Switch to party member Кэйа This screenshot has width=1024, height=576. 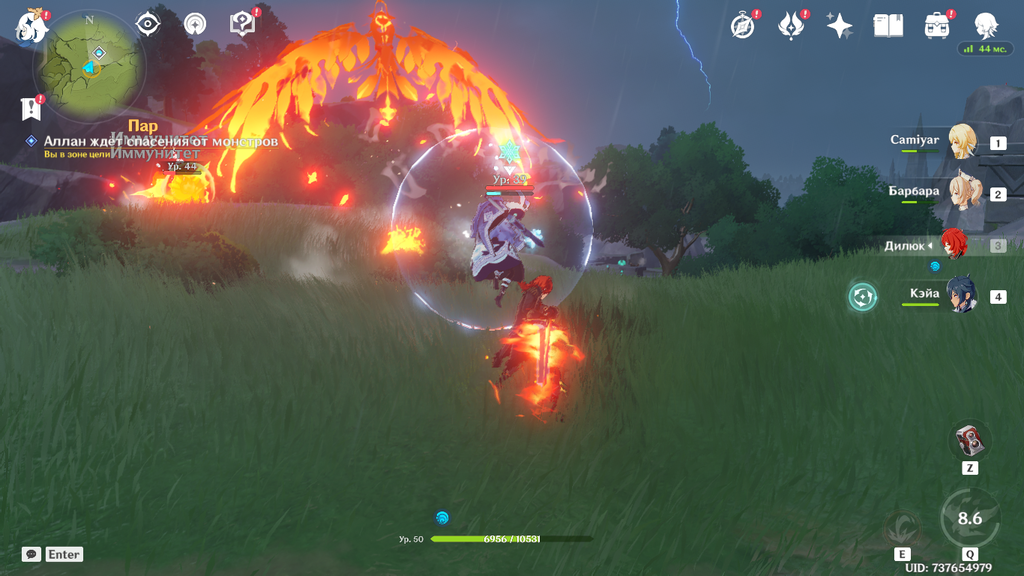tap(961, 296)
